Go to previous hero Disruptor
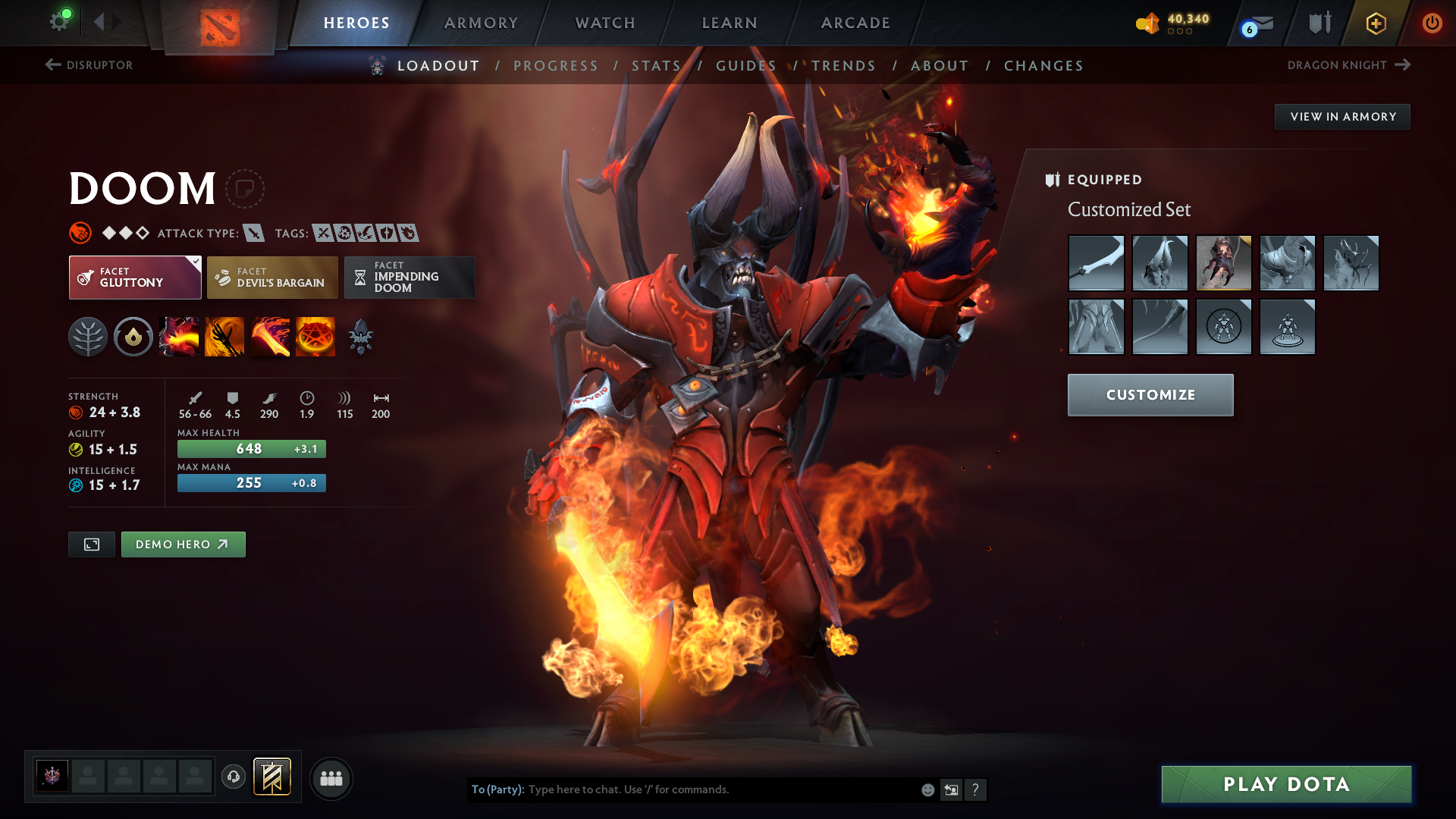This screenshot has height=819, width=1456. [x=89, y=65]
